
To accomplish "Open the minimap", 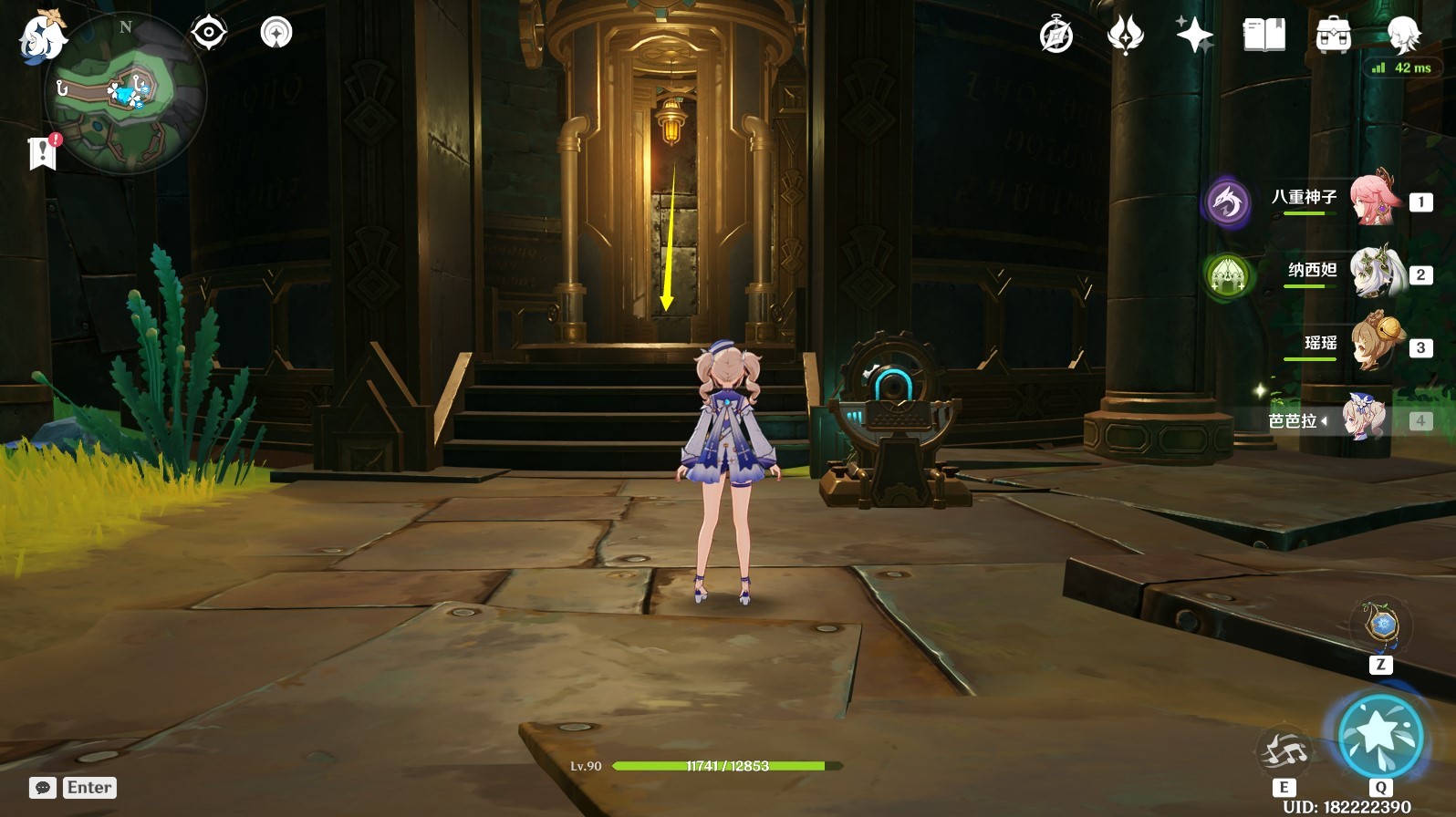I will pyautogui.click(x=125, y=91).
